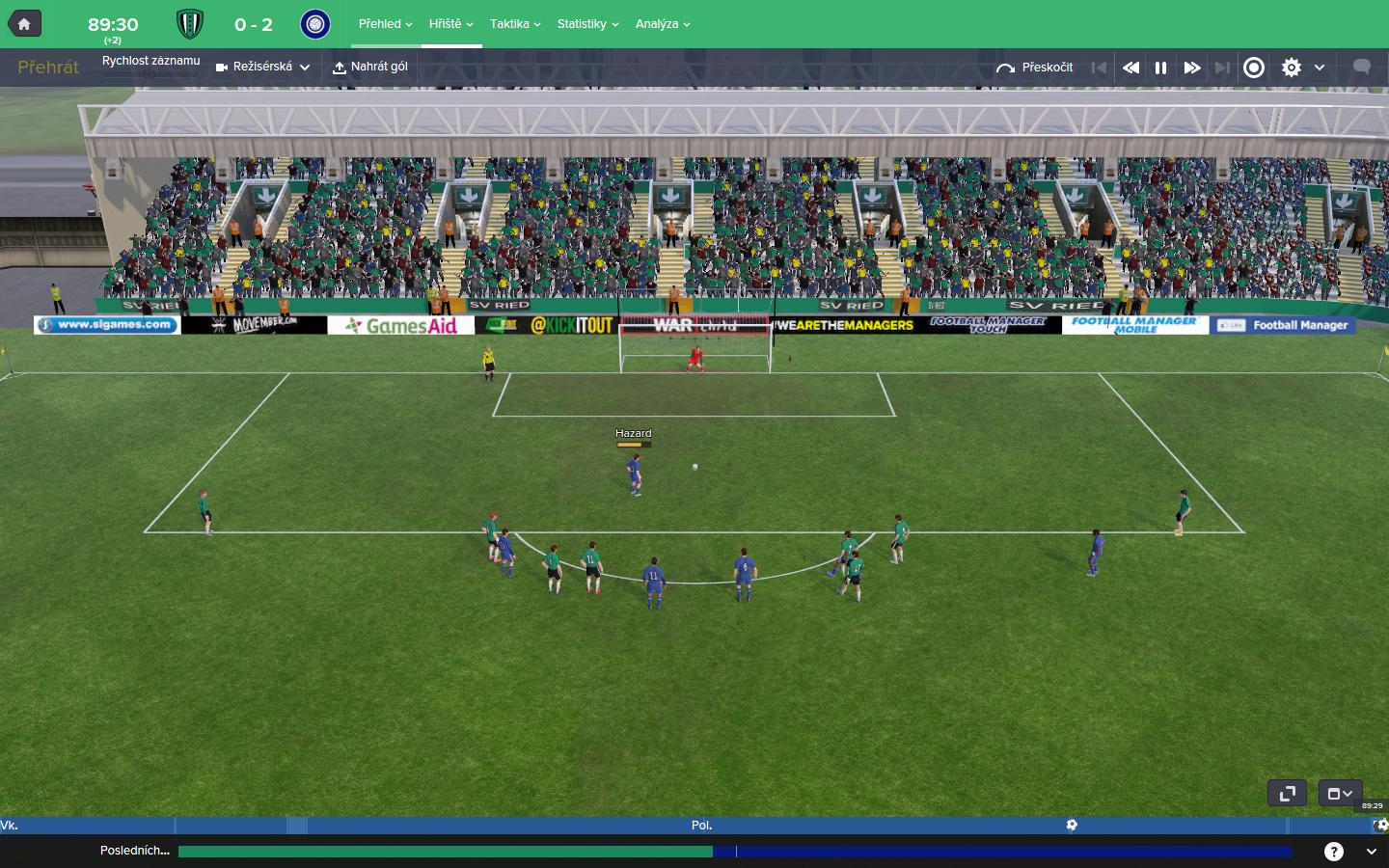Viewport: 1389px width, 868px height.
Task: Open the chat speech bubble
Action: coord(1362,68)
